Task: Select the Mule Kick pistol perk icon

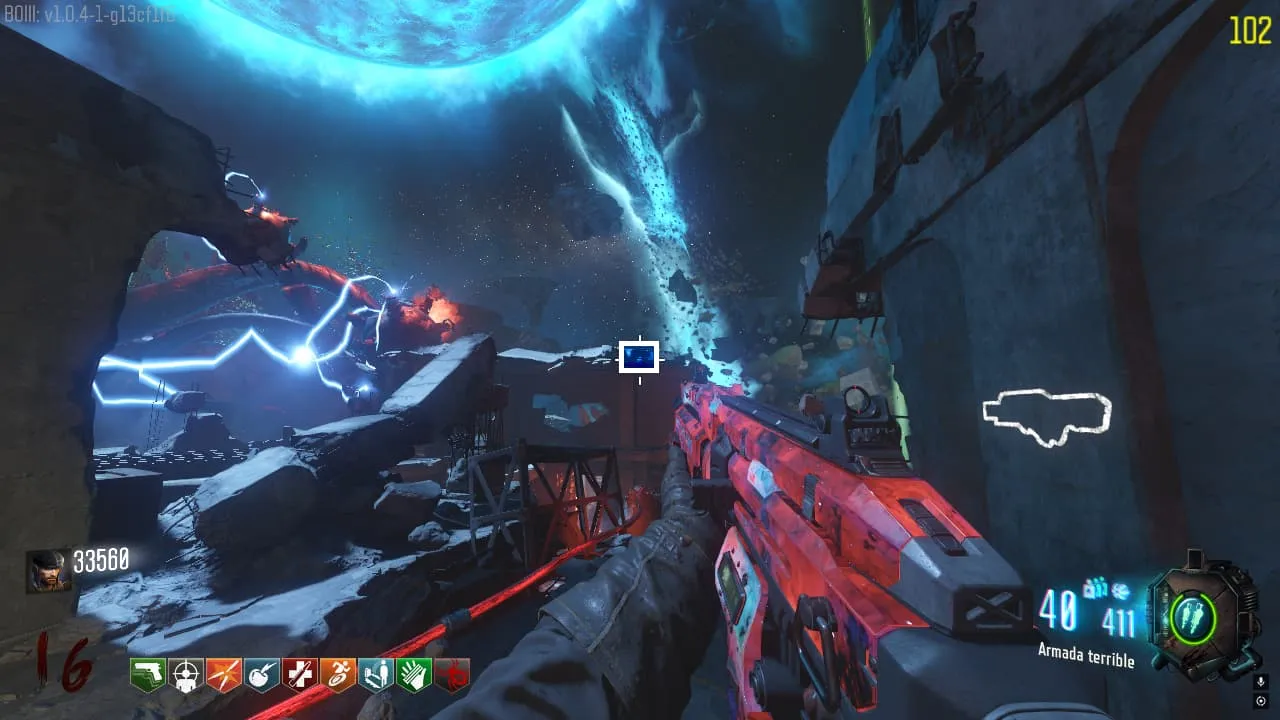Action: [147, 676]
